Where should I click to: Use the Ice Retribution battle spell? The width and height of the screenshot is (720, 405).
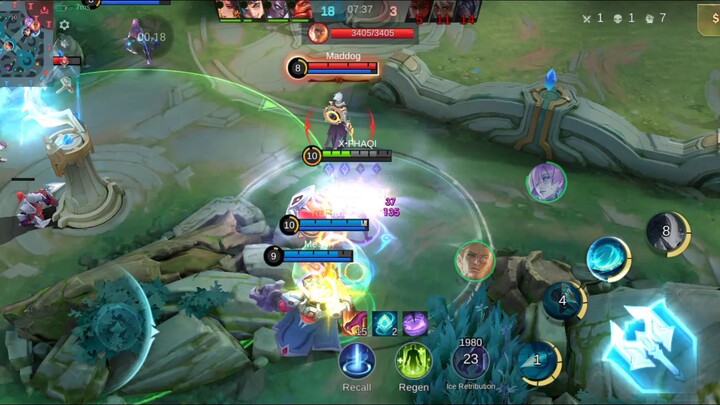(x=471, y=361)
